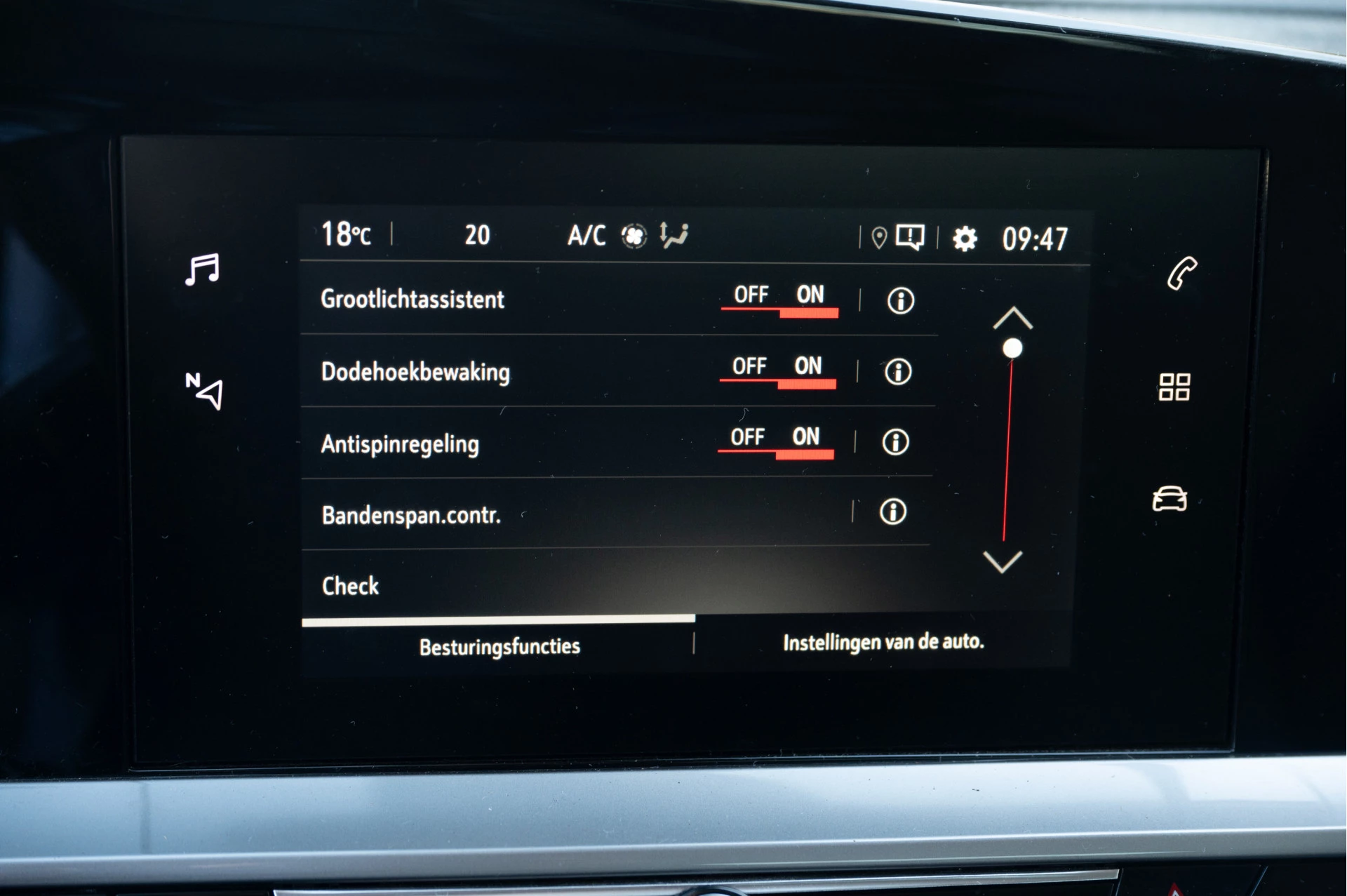The width and height of the screenshot is (1347, 896).
Task: Open notifications via the message bubble icon
Action: (910, 237)
